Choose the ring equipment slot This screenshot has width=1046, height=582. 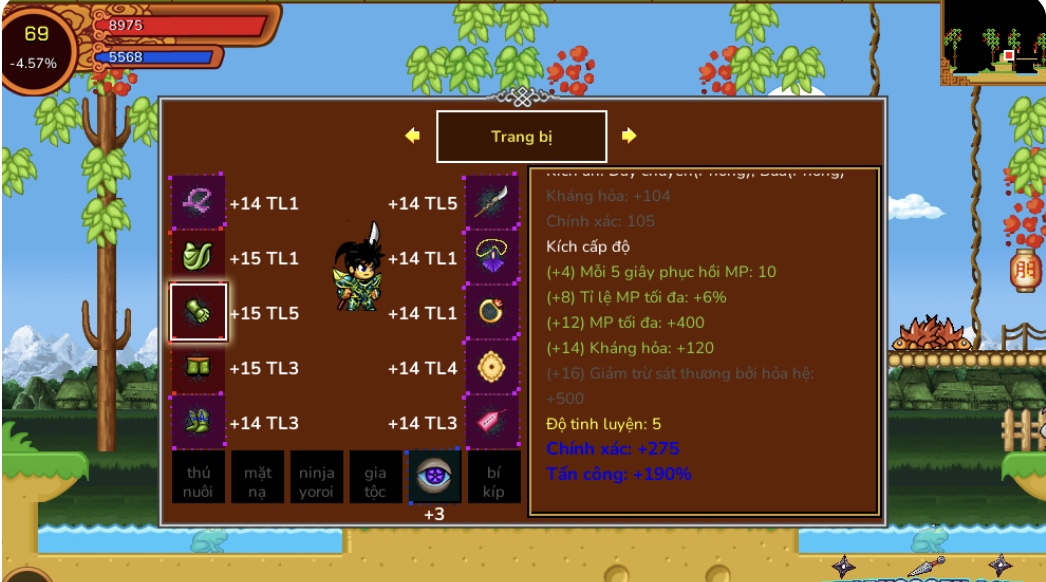492,313
